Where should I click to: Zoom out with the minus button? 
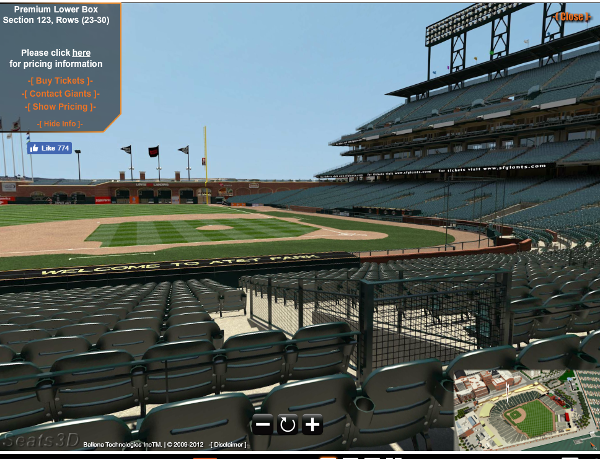pyautogui.click(x=262, y=424)
